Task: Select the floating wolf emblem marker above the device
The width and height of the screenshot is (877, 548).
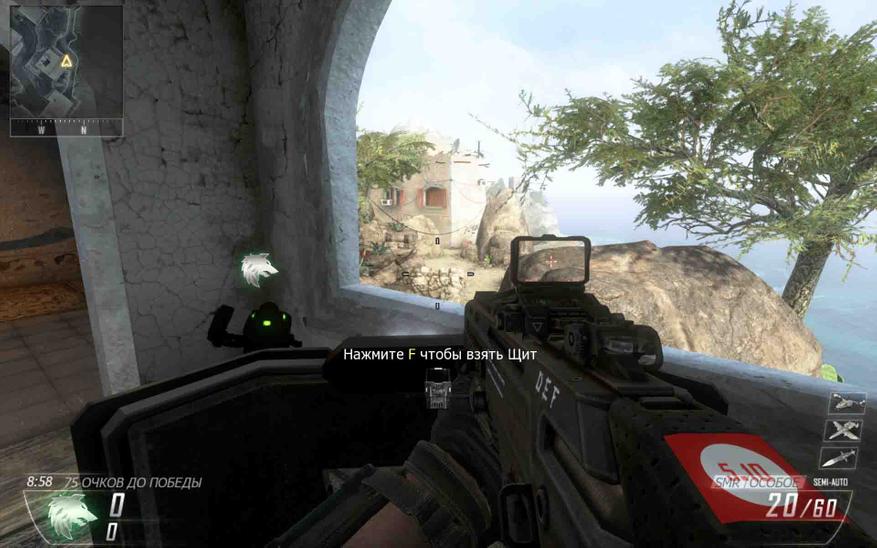Action: point(258,269)
